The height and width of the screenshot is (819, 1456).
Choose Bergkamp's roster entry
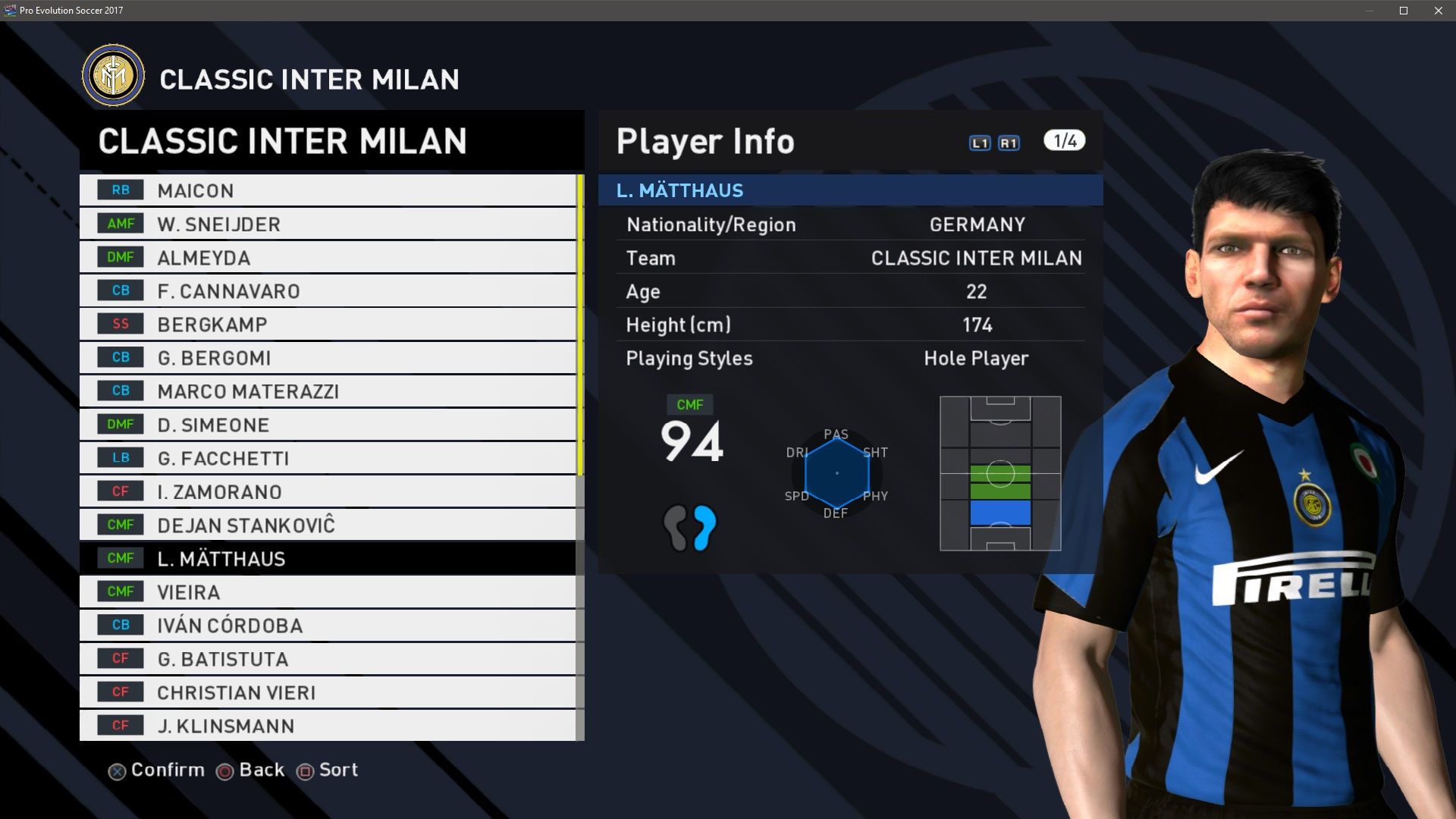[x=328, y=324]
